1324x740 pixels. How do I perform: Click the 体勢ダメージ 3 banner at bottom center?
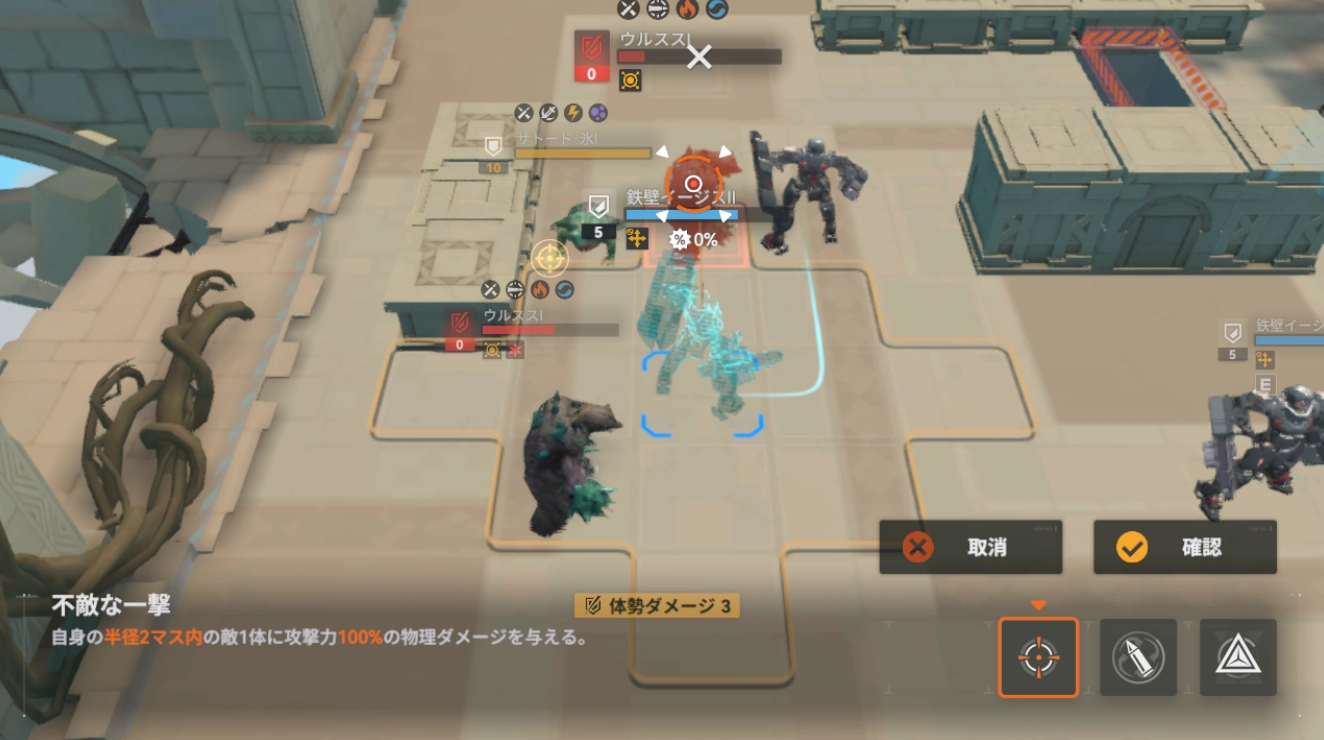pyautogui.click(x=659, y=604)
